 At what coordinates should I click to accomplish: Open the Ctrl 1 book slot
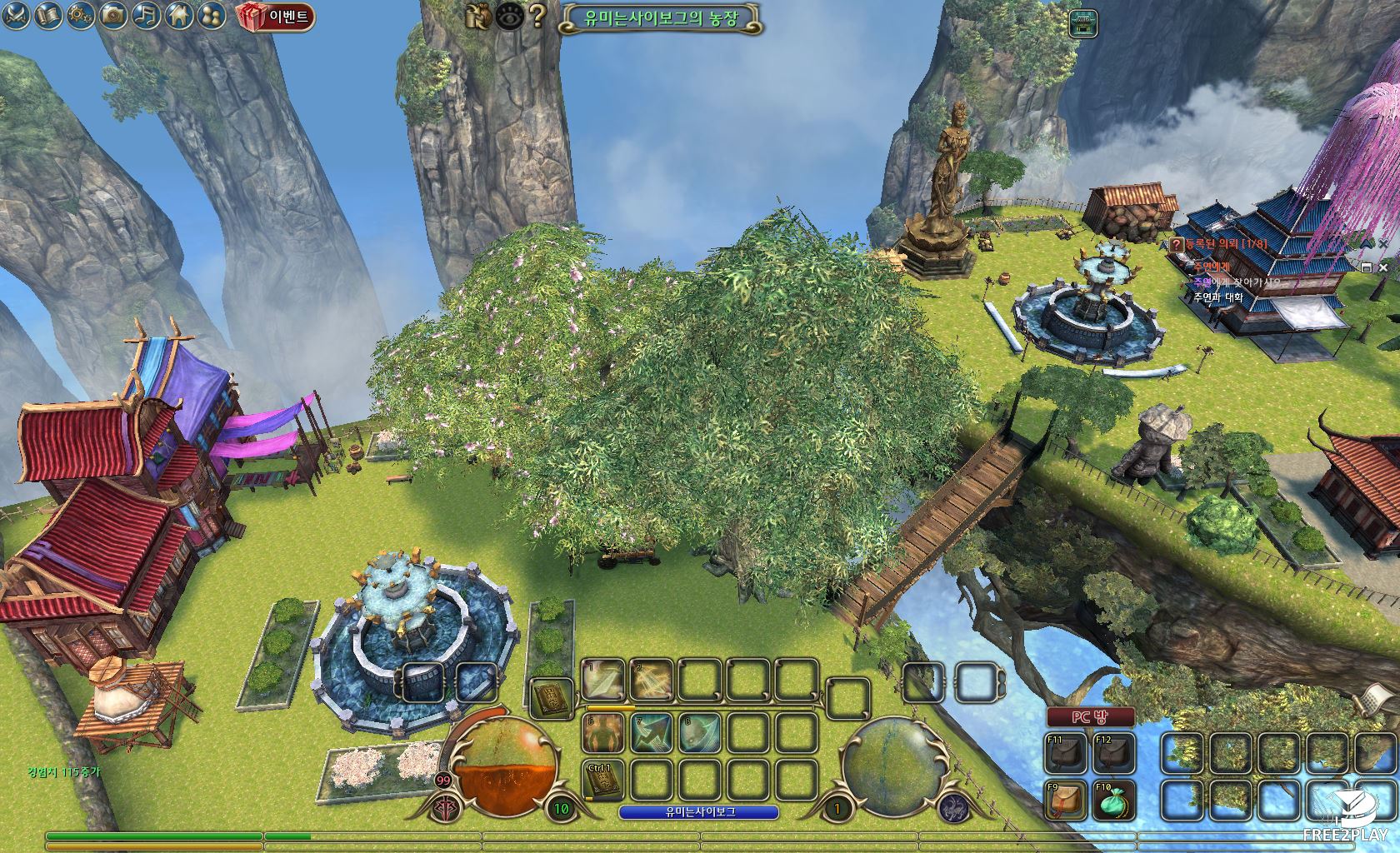tap(602, 781)
